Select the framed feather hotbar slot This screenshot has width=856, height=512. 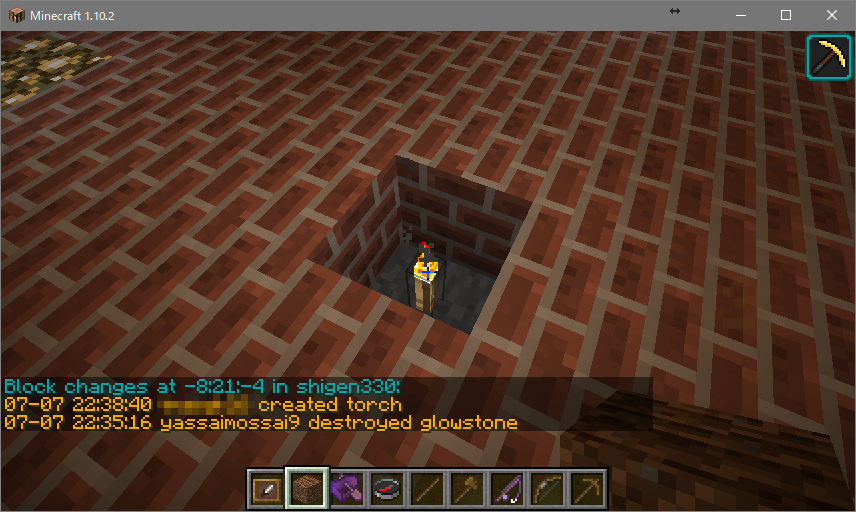point(266,489)
